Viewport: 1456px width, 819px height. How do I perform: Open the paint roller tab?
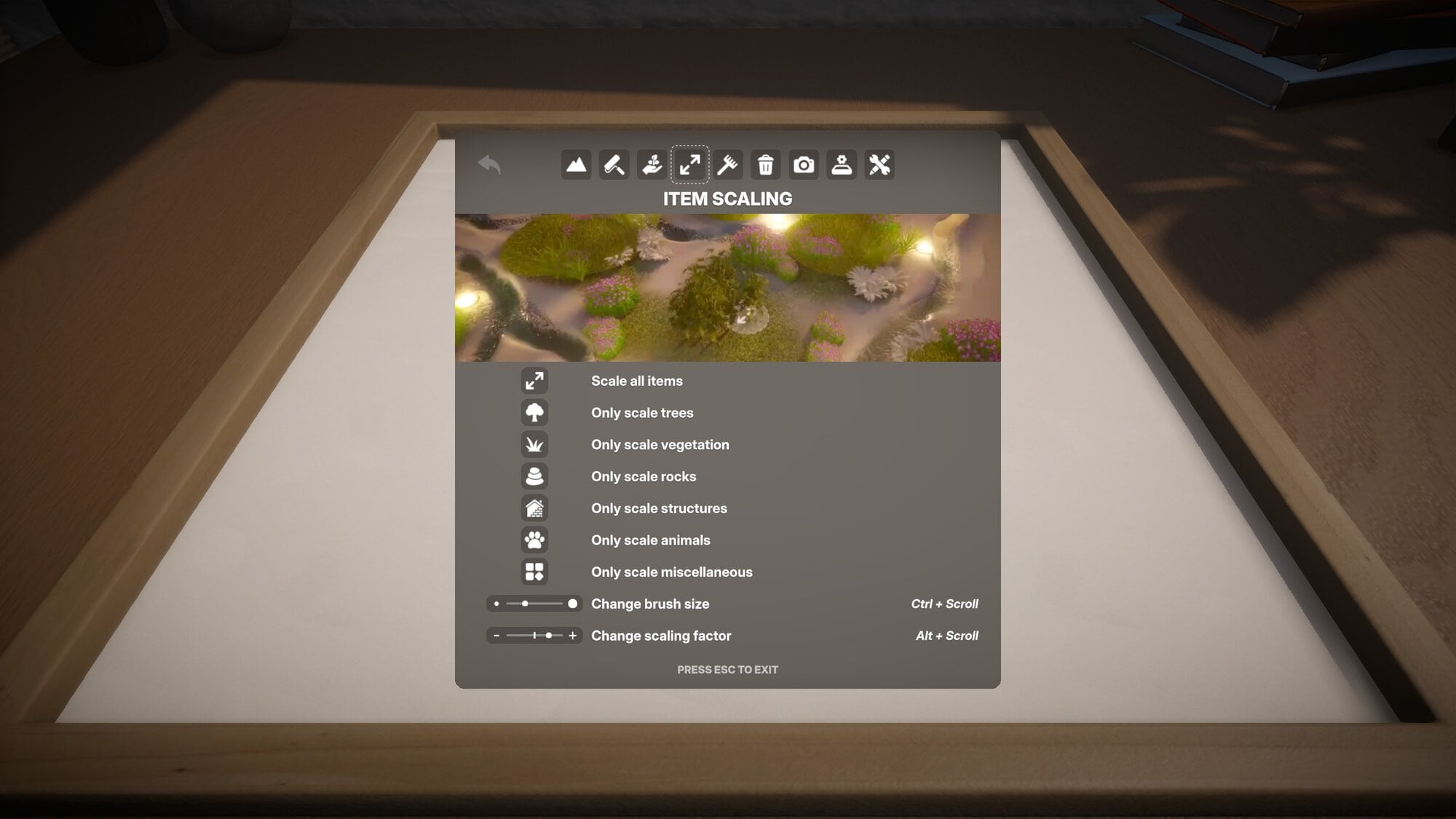coord(614,165)
